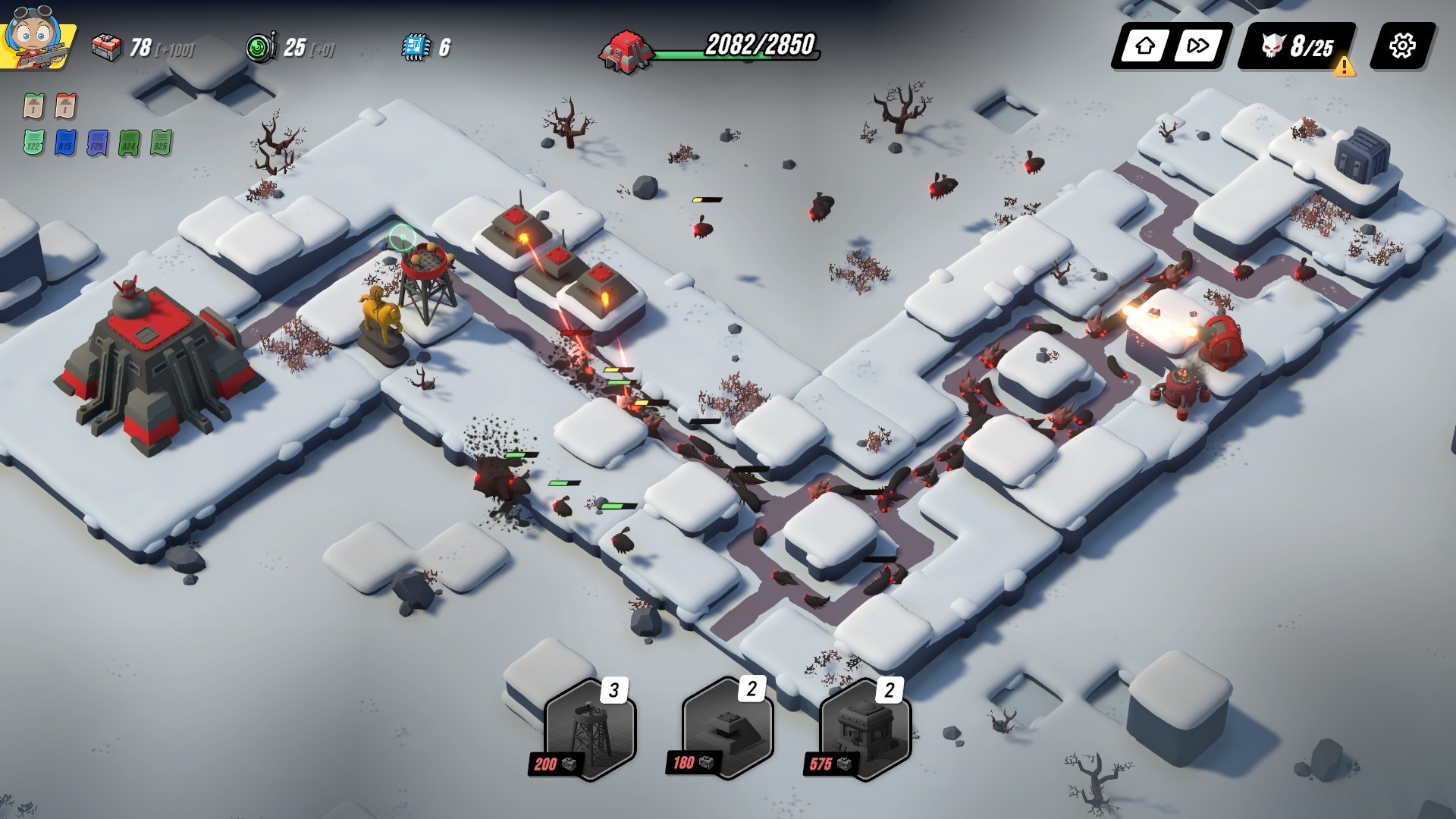The image size is (1456, 819).
Task: Select the R15 blue ticket
Action: click(66, 143)
